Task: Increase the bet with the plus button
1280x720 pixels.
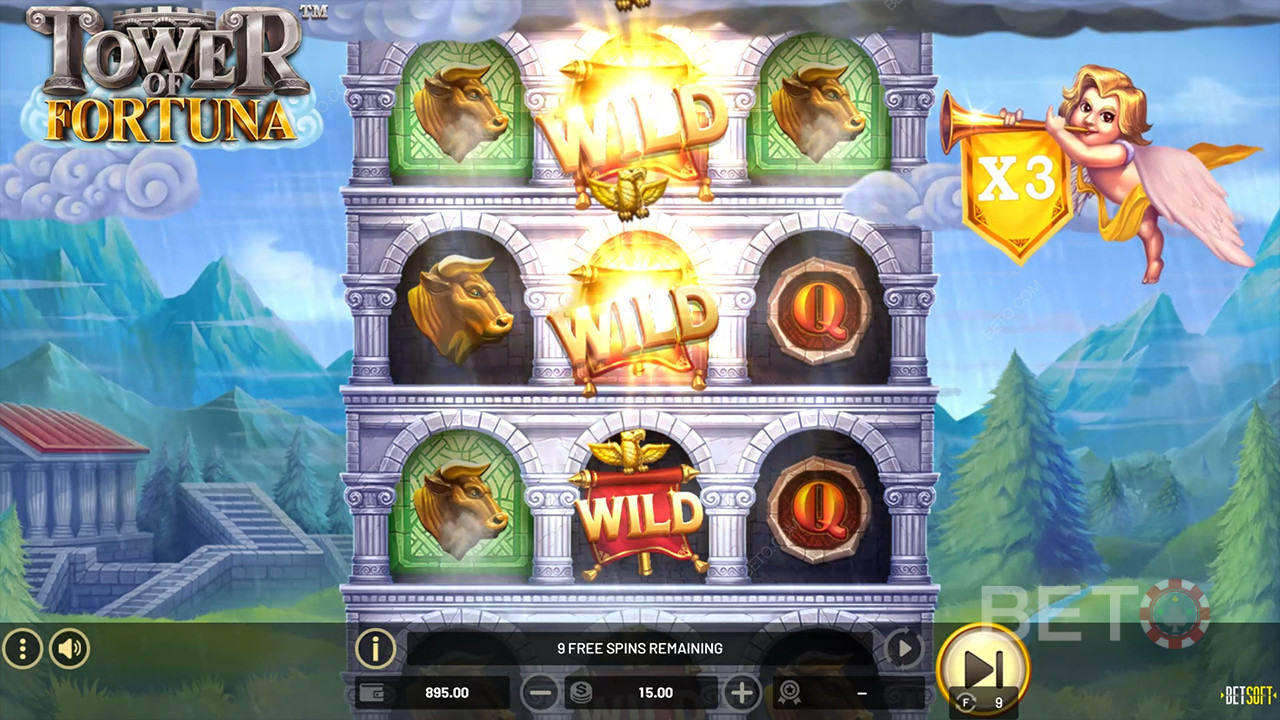Action: tap(742, 692)
